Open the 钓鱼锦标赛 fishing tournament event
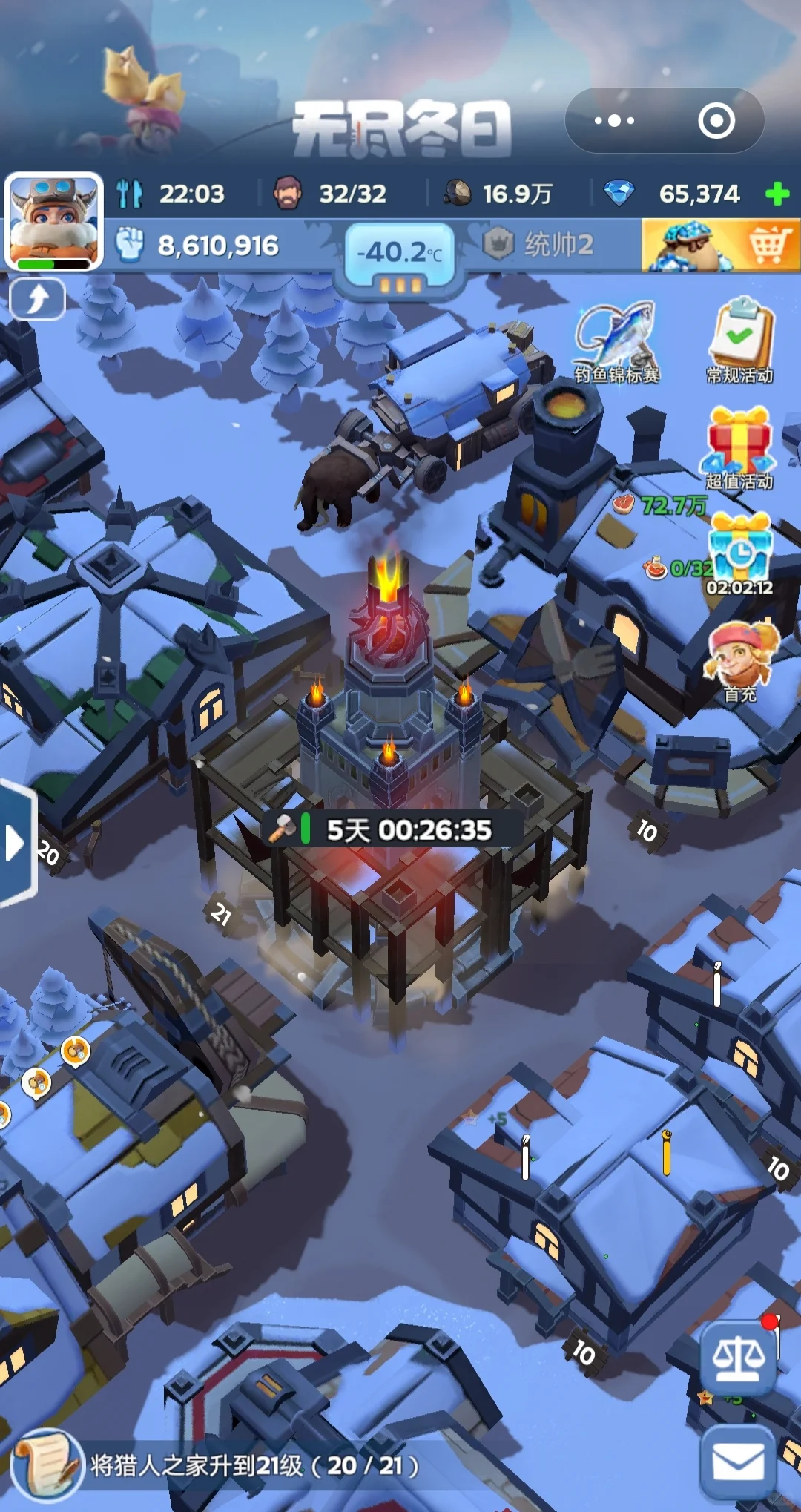 tap(616, 342)
